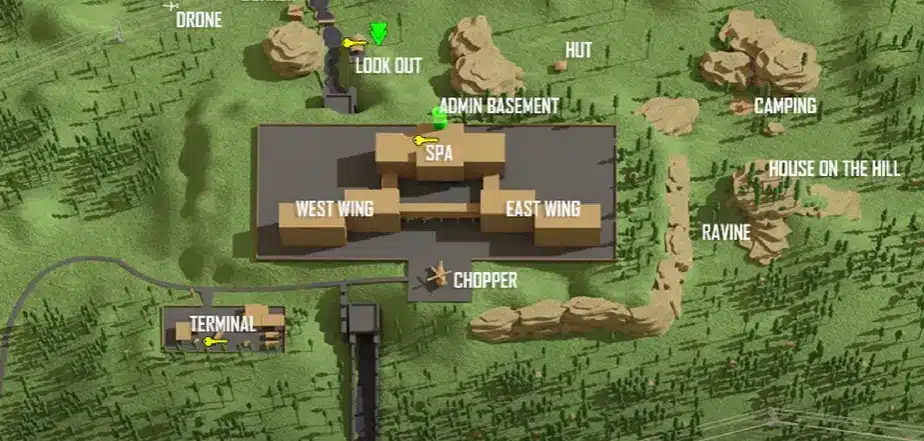Click the Spa map label

(440, 155)
